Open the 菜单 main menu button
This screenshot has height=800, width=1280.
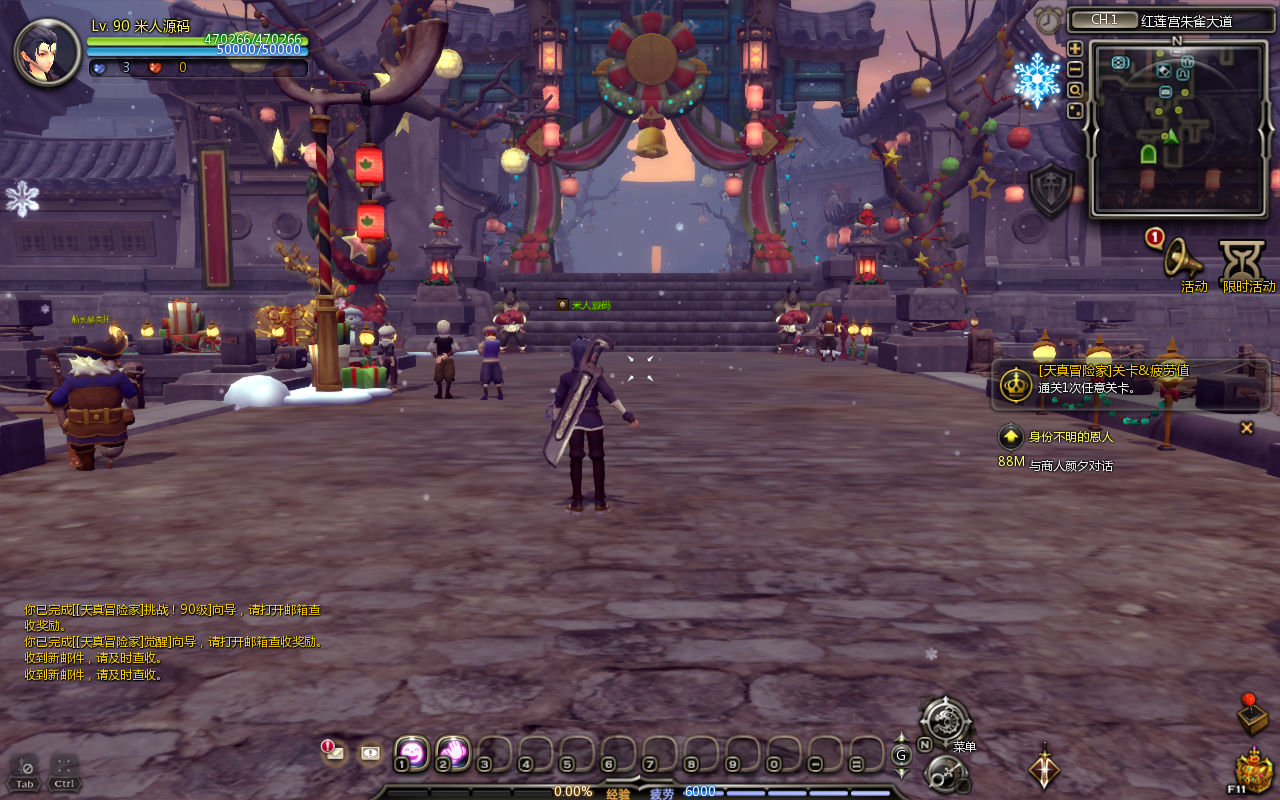point(945,722)
